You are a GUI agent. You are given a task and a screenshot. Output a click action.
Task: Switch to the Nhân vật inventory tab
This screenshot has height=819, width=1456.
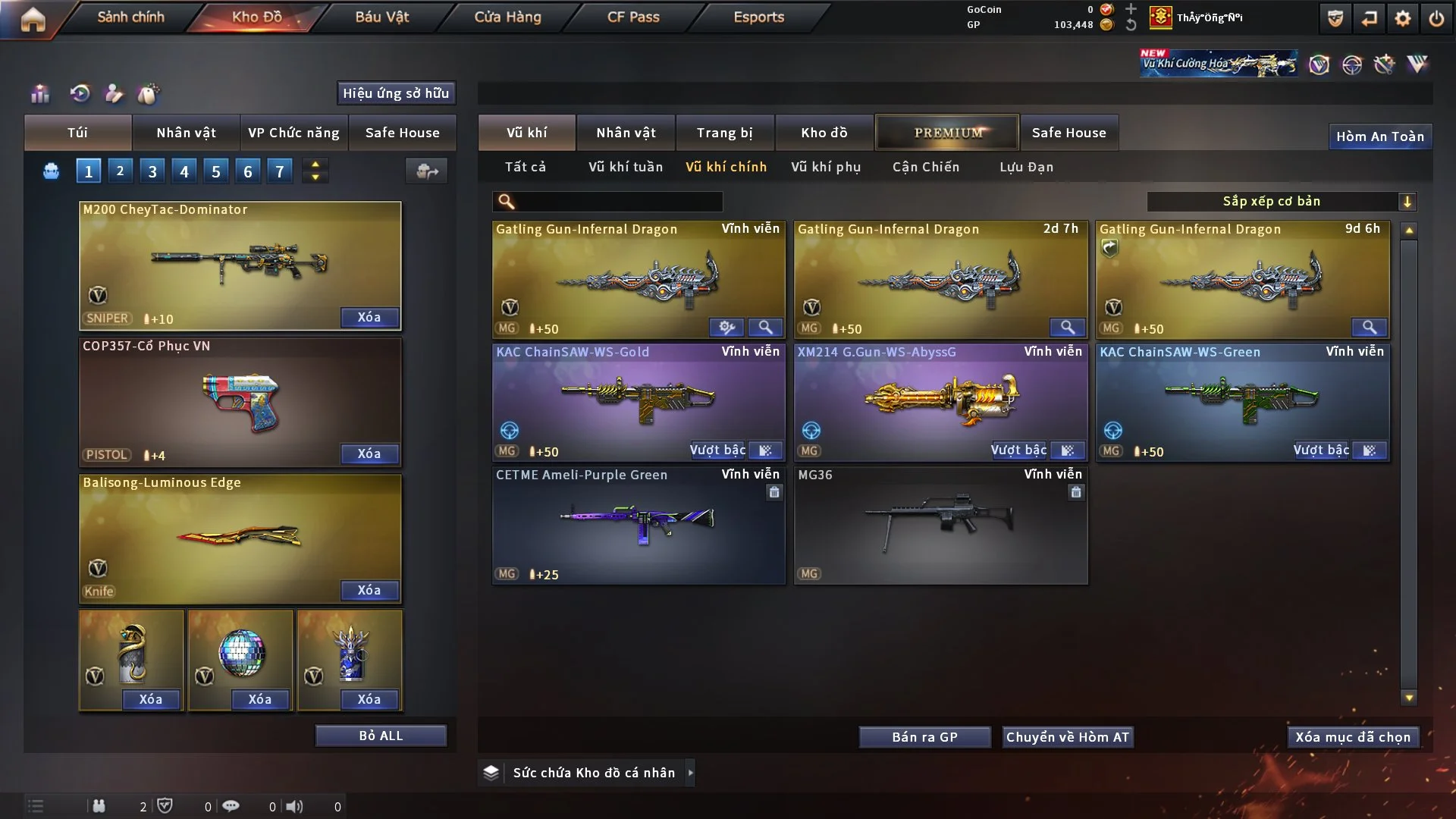point(626,133)
